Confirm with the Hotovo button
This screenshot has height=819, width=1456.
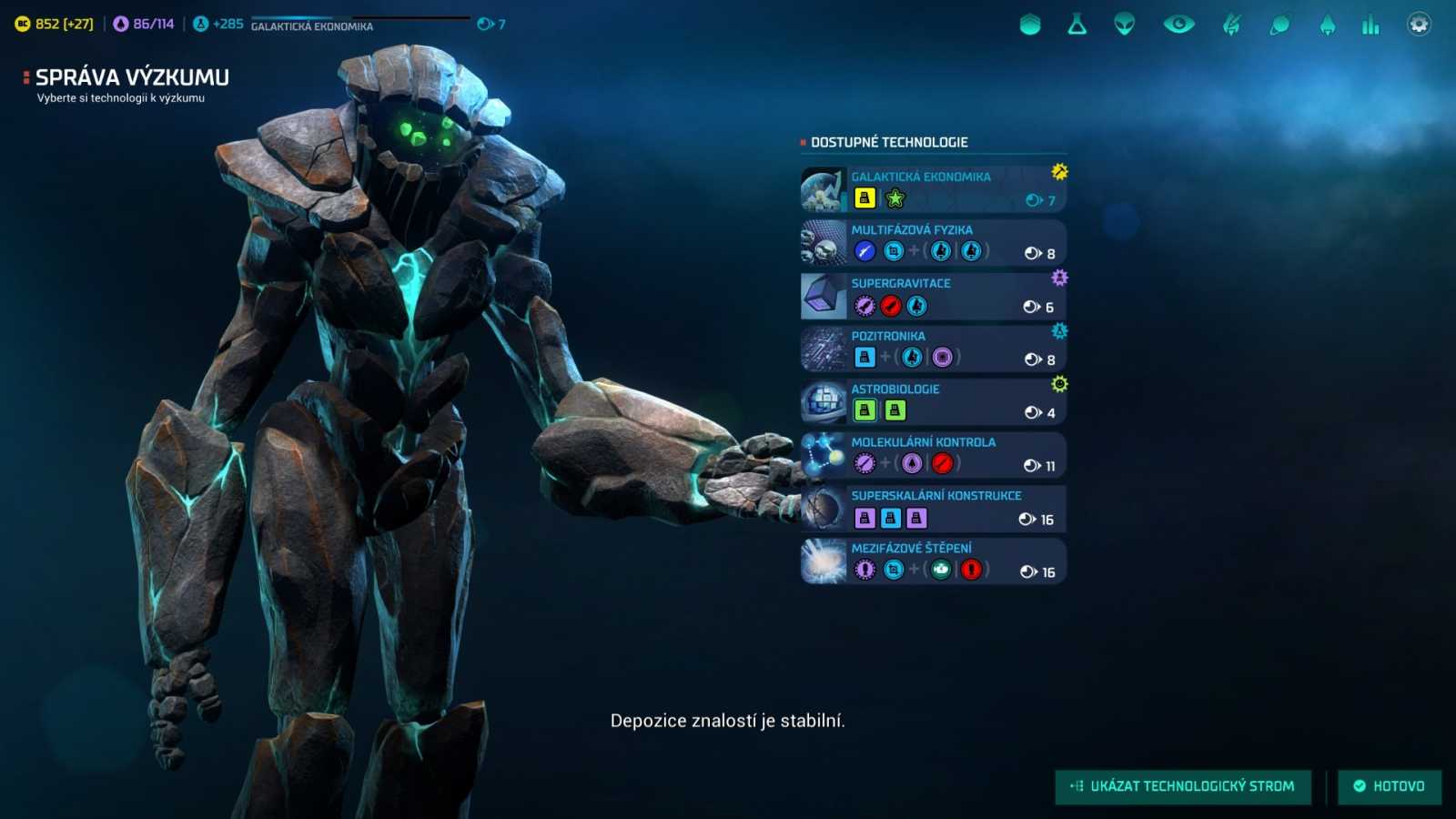(1390, 786)
